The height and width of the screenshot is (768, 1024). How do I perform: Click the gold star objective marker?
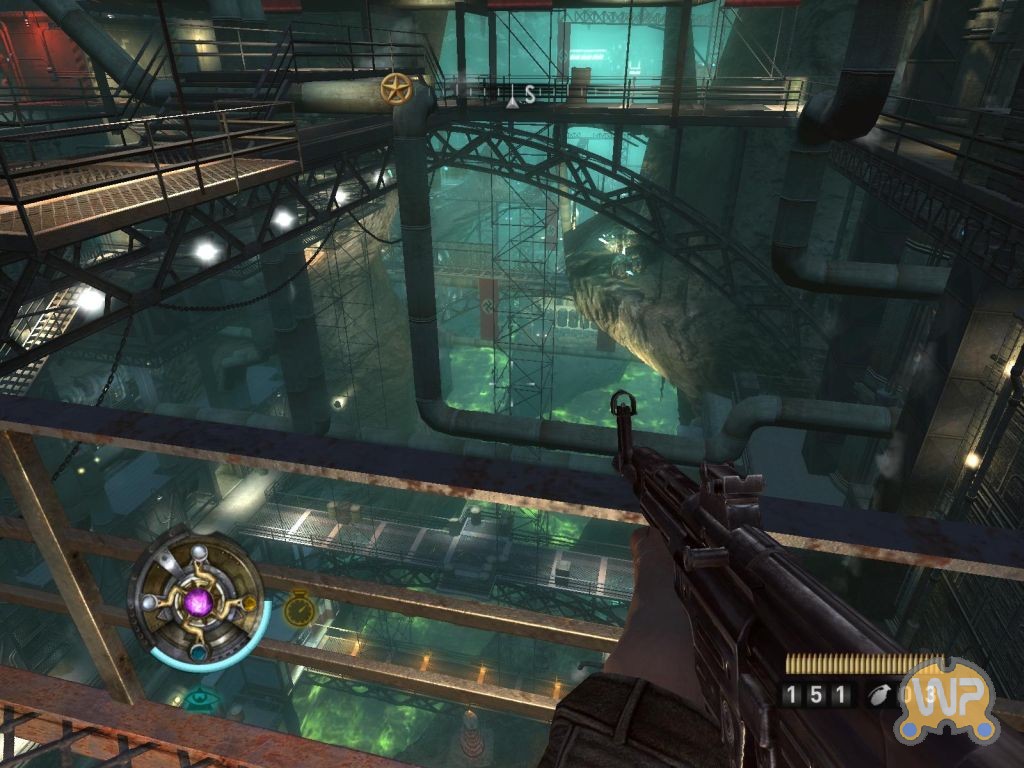(397, 89)
